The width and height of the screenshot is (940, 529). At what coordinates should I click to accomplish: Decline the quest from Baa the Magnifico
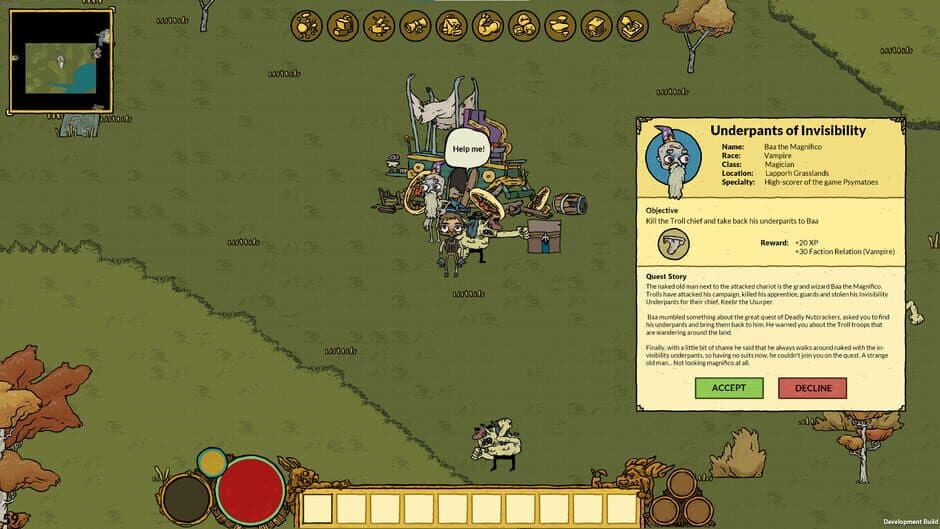(812, 388)
